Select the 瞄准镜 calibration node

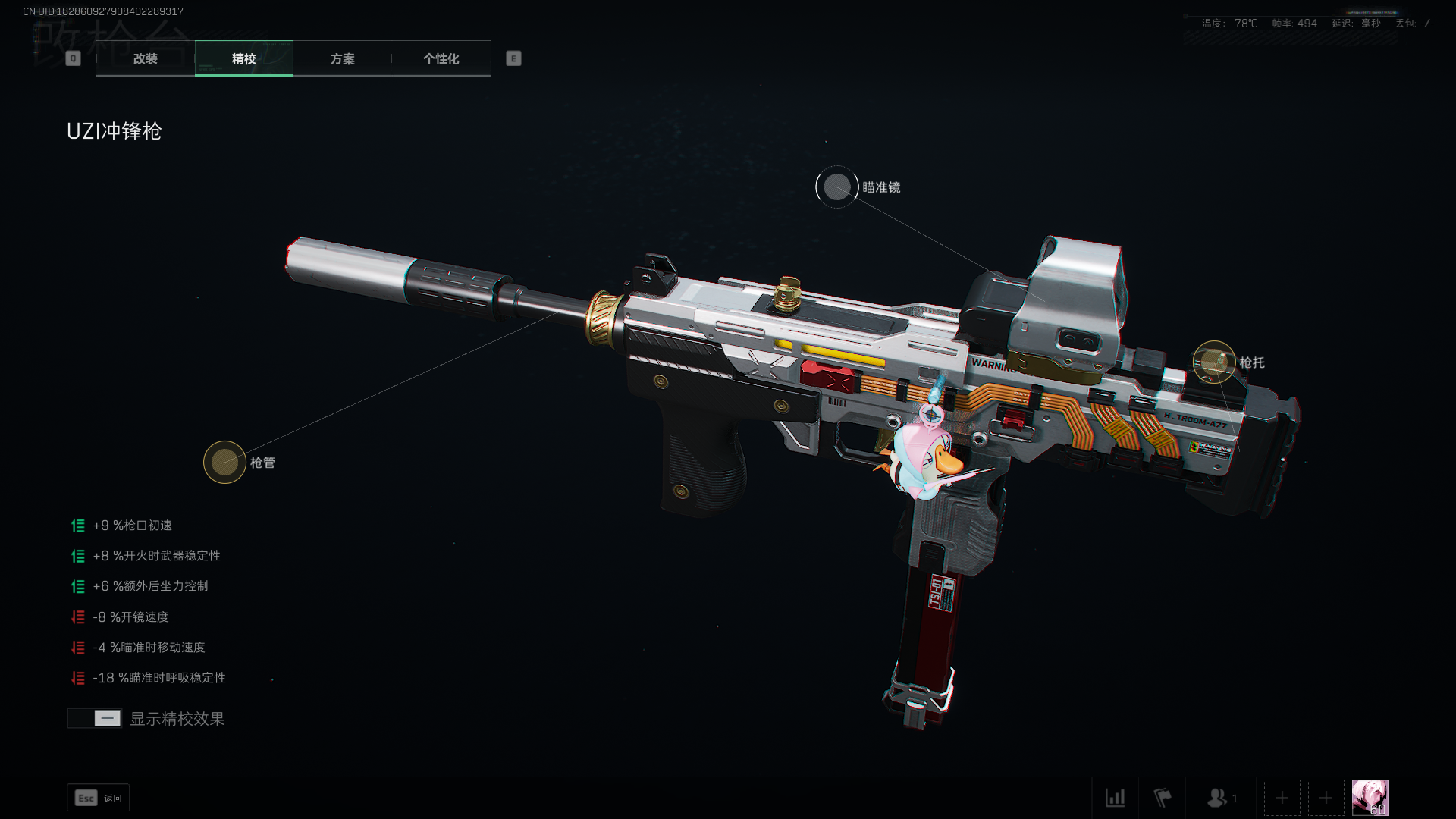tap(836, 187)
